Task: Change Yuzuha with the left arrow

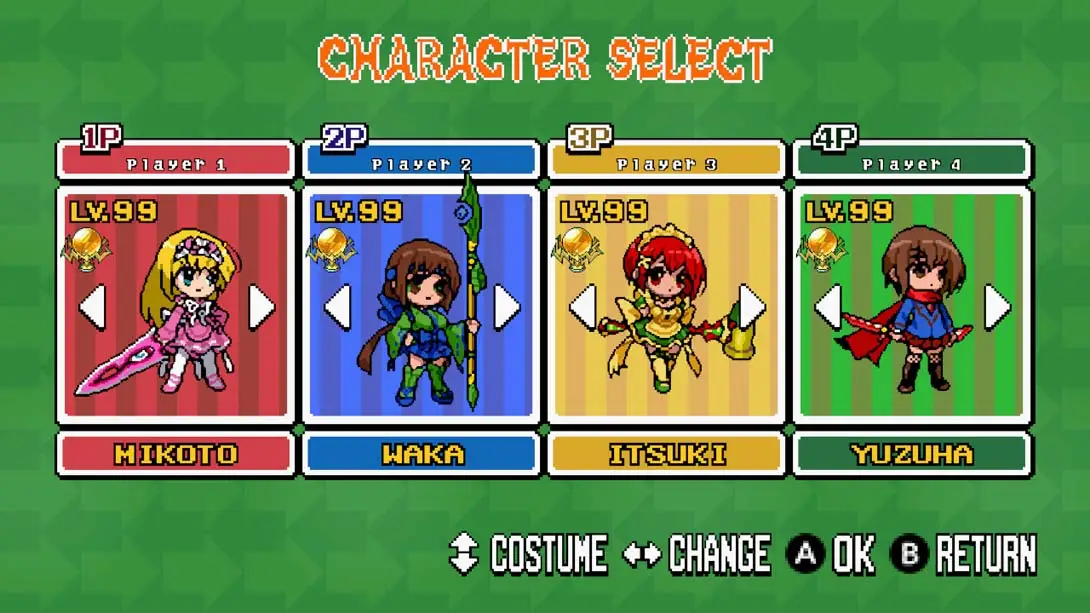Action: tap(827, 307)
